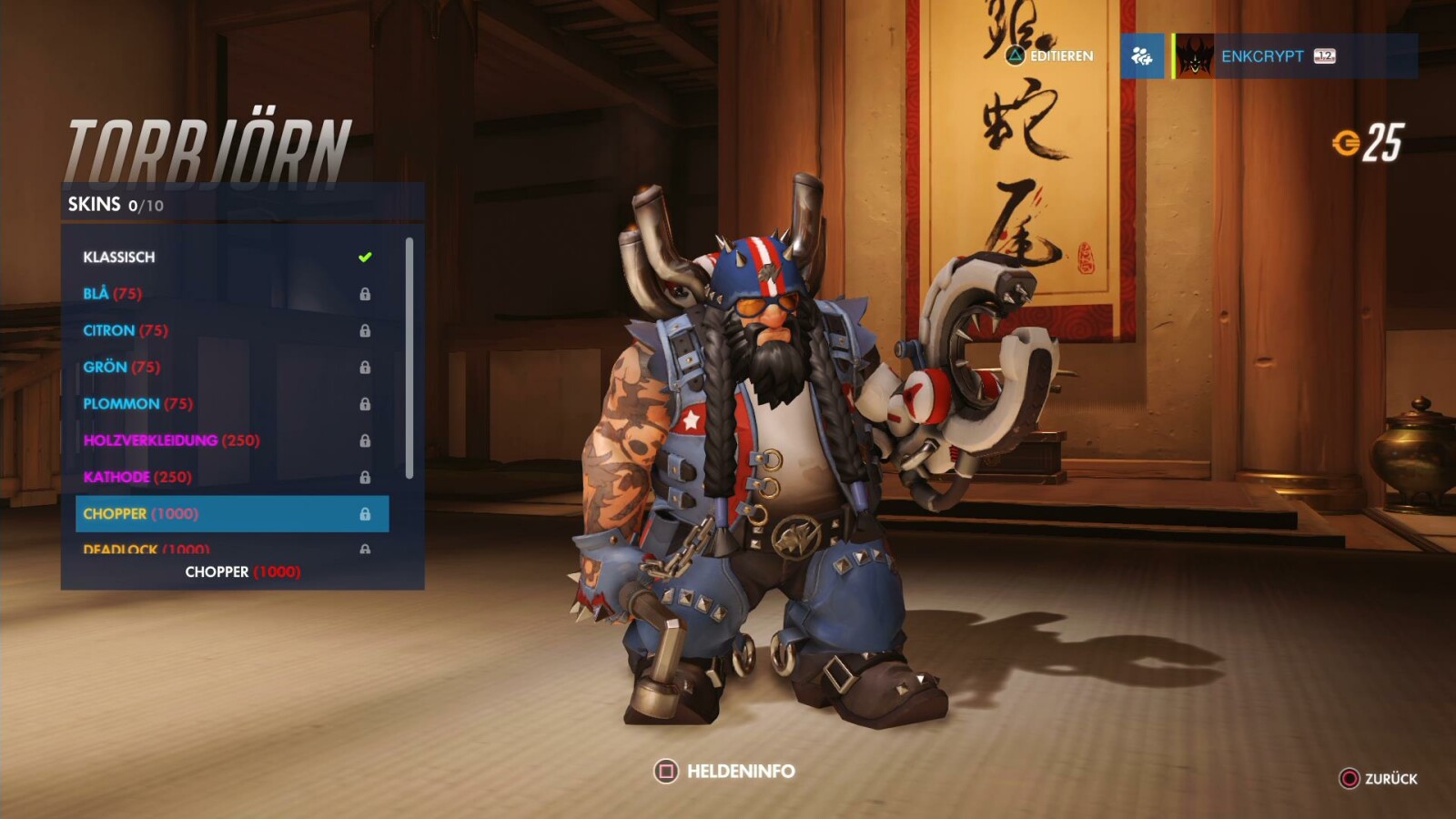Click the lock icon on CHOPPER (1000)
This screenshot has width=1456, height=819.
point(367,513)
